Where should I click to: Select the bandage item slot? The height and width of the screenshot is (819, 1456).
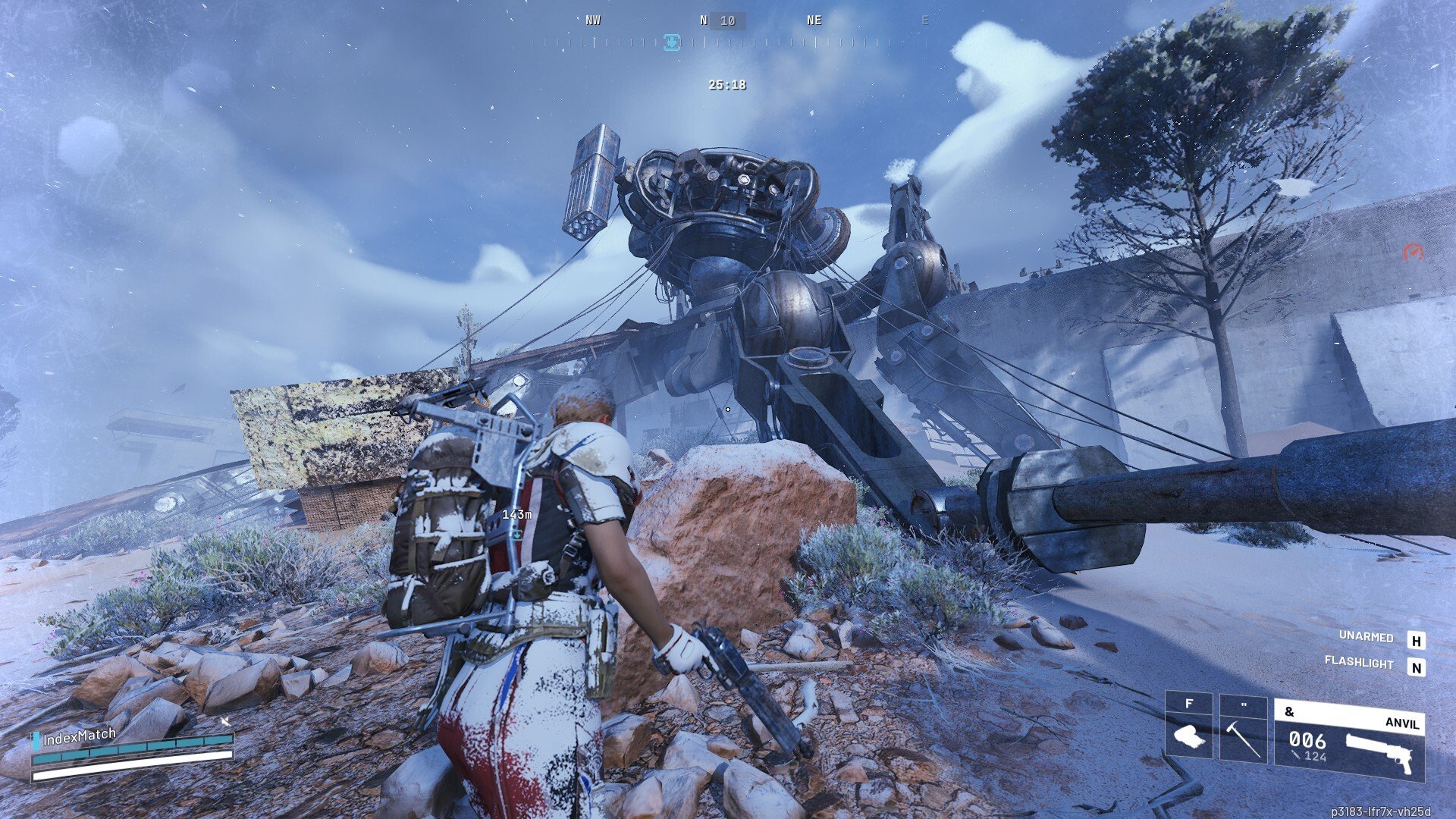(1188, 728)
